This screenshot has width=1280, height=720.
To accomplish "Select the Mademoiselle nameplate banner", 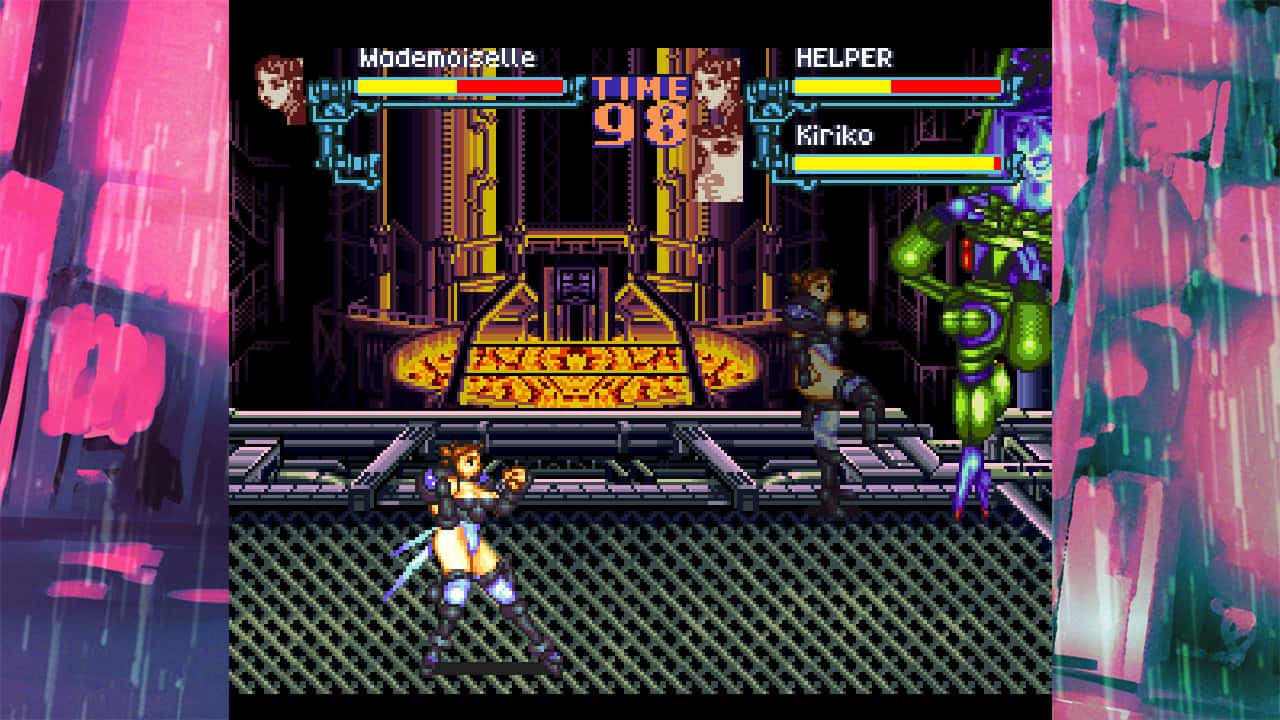I will click(450, 58).
